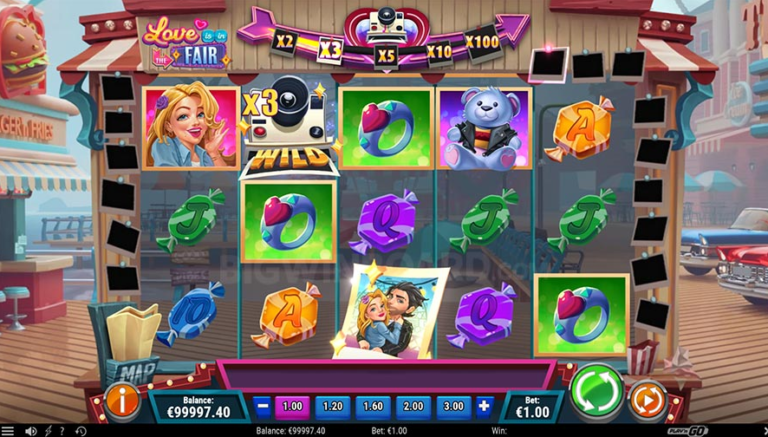
Task: Switch the bet to 3.00
Action: click(451, 406)
